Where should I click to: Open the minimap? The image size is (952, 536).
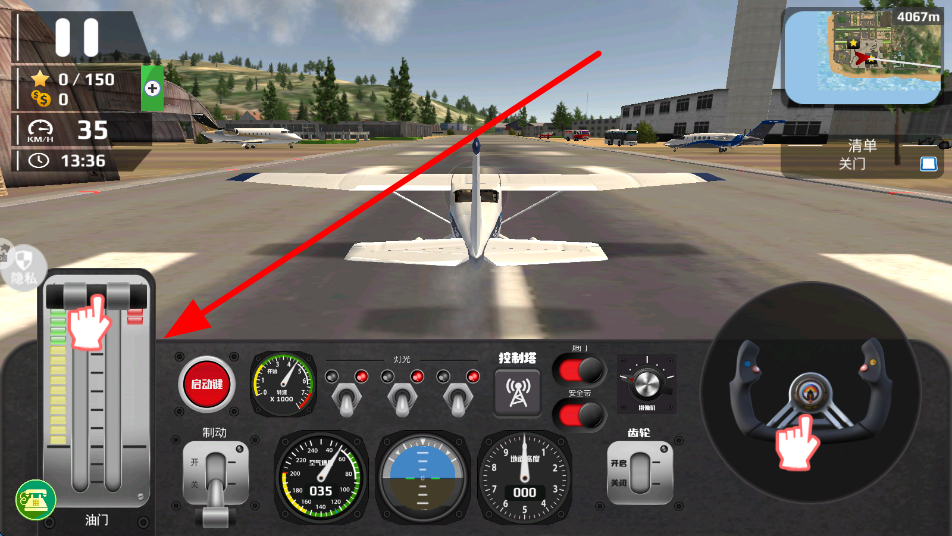[x=864, y=57]
